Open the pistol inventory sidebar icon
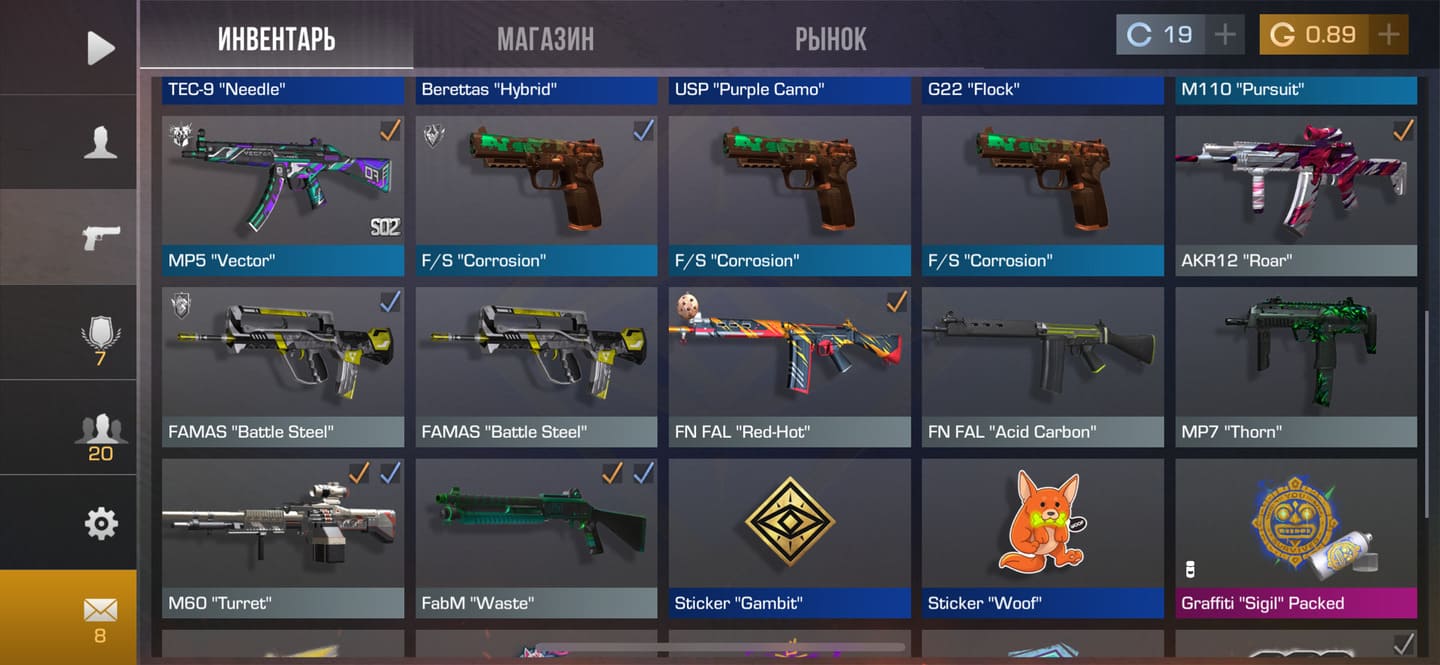Image resolution: width=1440 pixels, height=665 pixels. pos(100,237)
